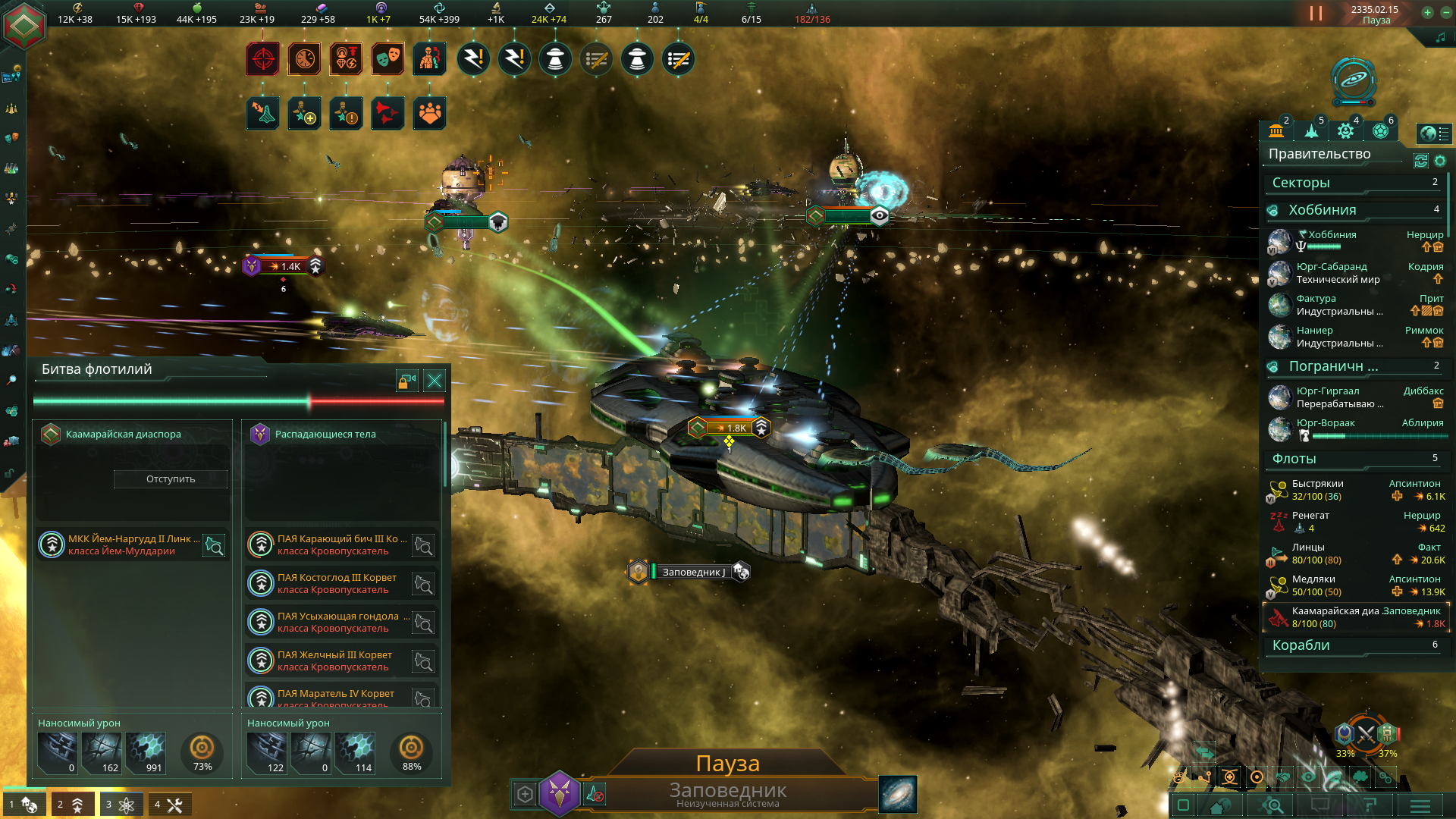Close the Битва флотилий panel
This screenshot has height=819, width=1456.
point(435,381)
